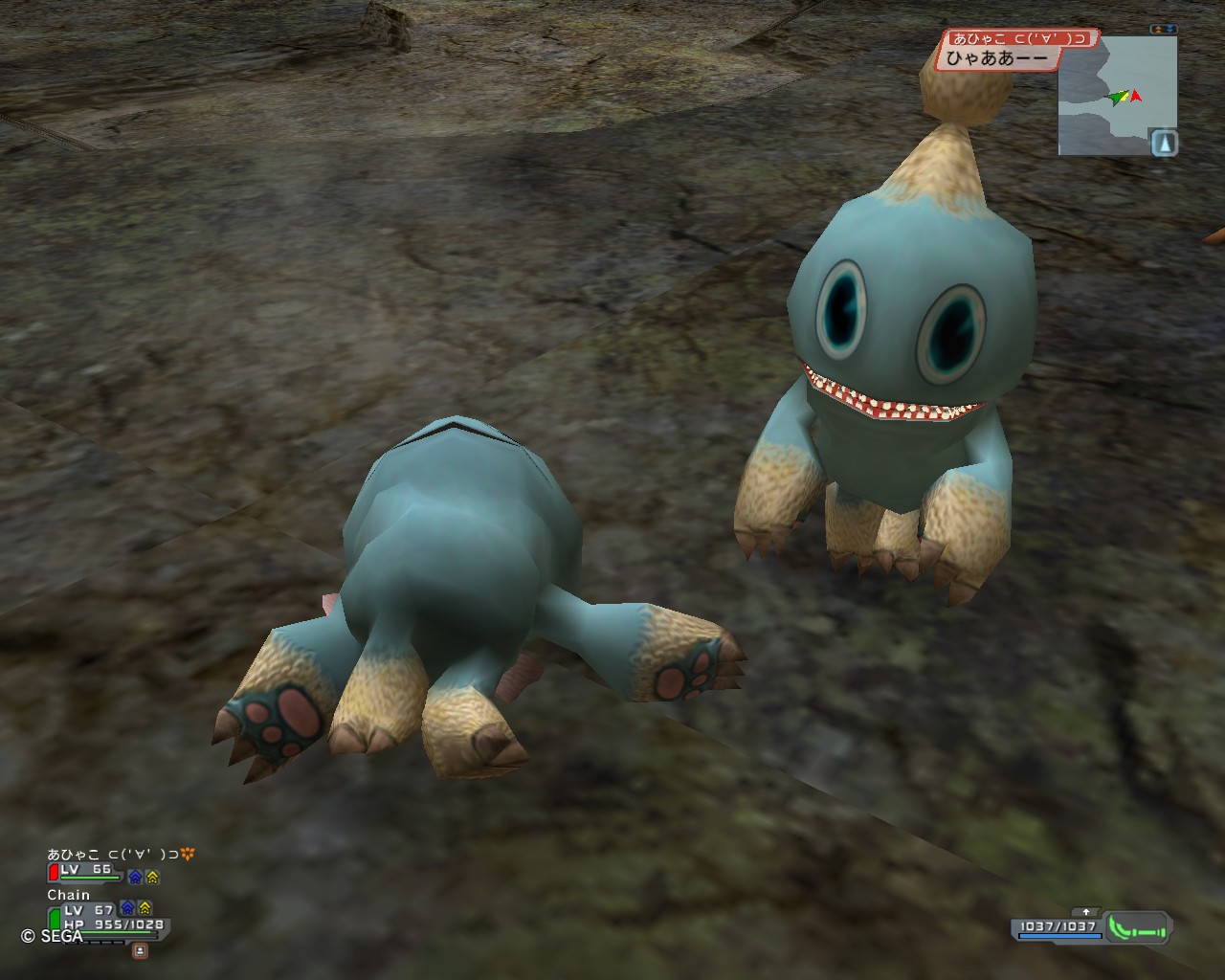1225x980 pixels.
Task: Click the white up-arrow tab above weapon panel
Action: (x=1086, y=912)
